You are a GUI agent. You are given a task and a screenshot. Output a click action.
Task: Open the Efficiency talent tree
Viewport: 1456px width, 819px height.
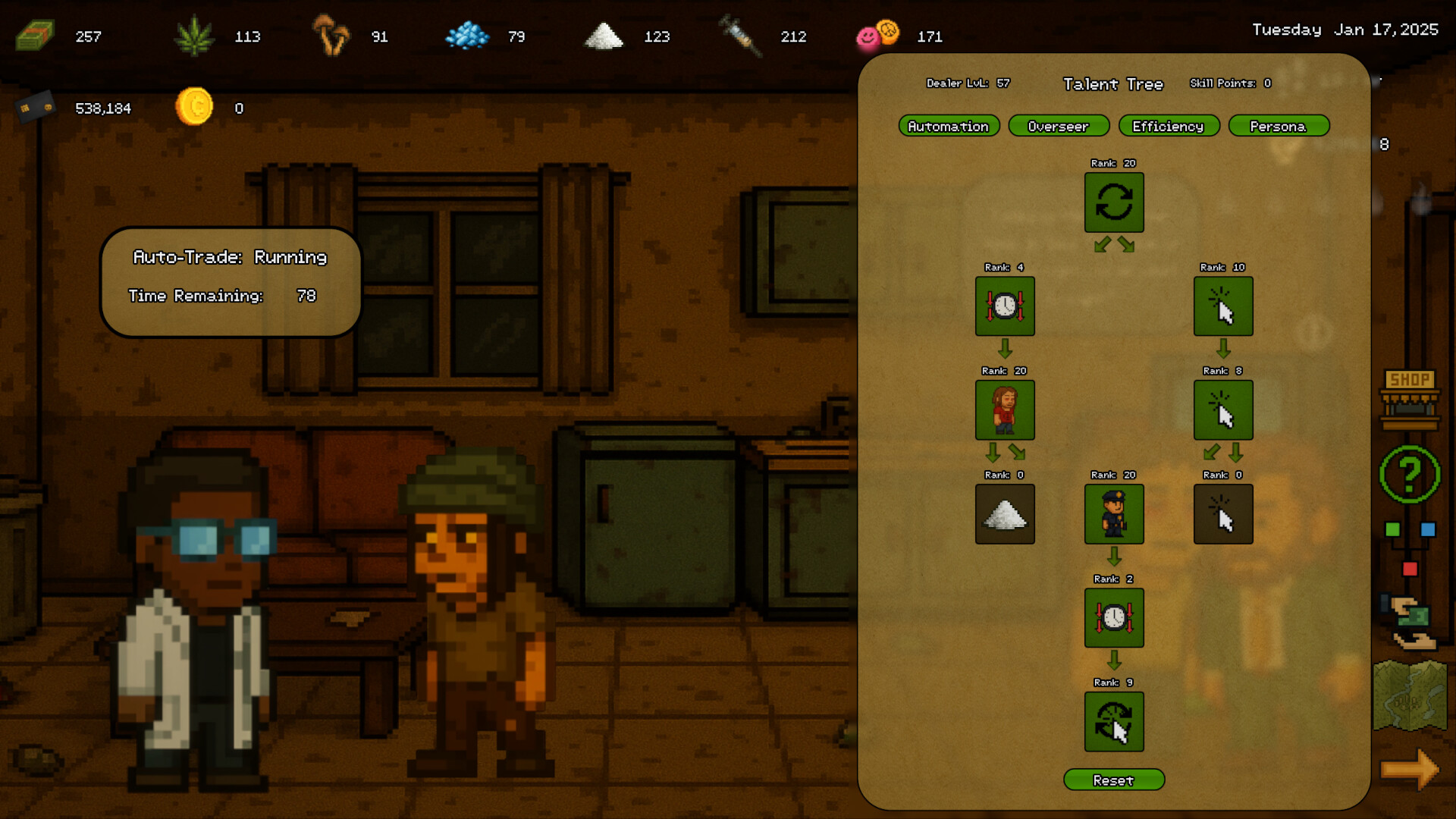tap(1169, 126)
